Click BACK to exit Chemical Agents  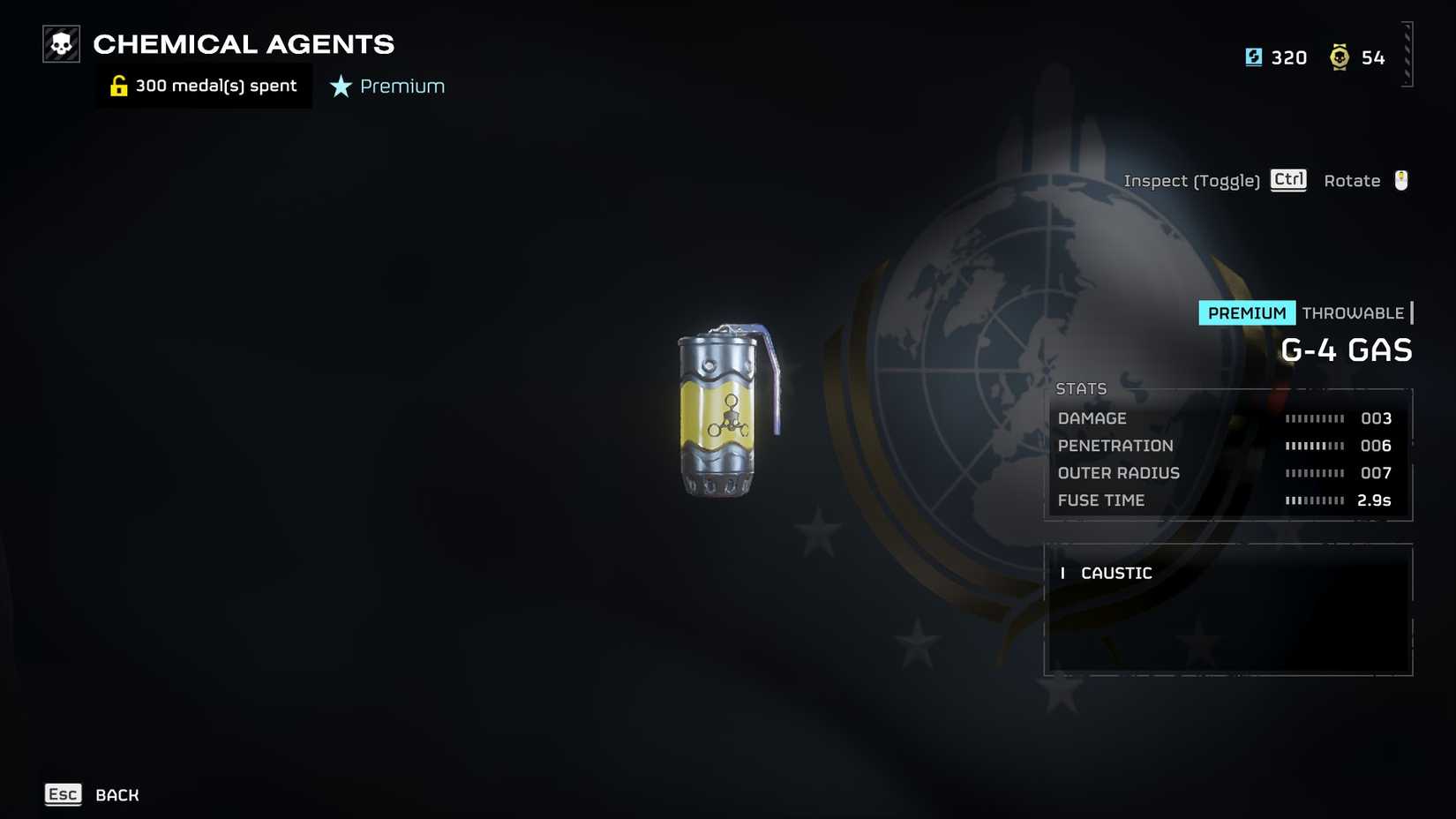coord(116,794)
